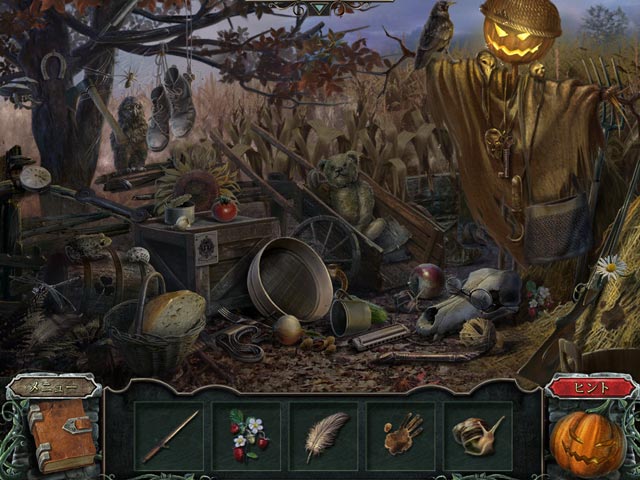Open the leather journal book
The width and height of the screenshot is (640, 480).
pos(60,433)
